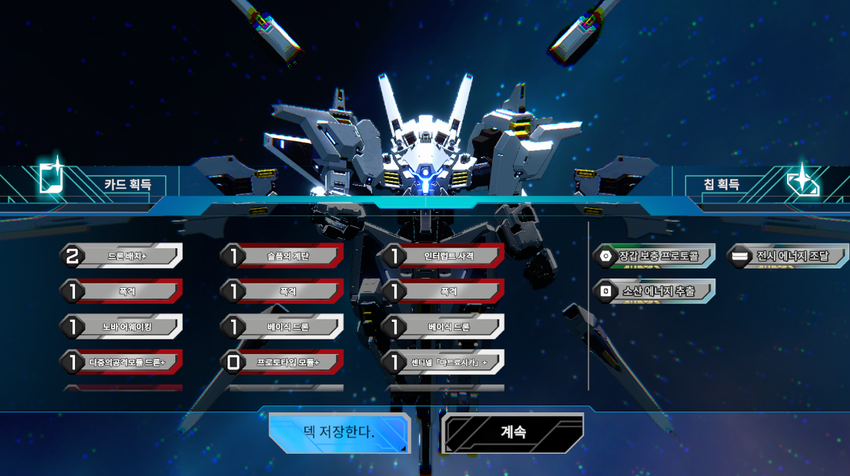Click the 덱 저장한다 save deck button
This screenshot has width=850, height=476.
(x=339, y=433)
